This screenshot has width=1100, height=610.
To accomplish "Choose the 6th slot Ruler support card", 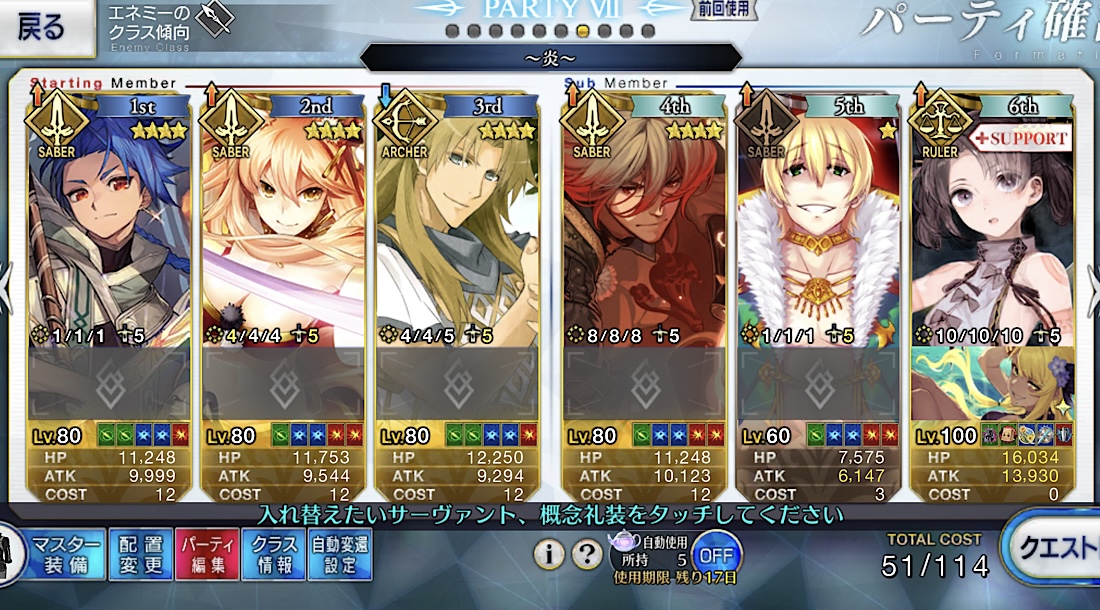I will point(991,230).
